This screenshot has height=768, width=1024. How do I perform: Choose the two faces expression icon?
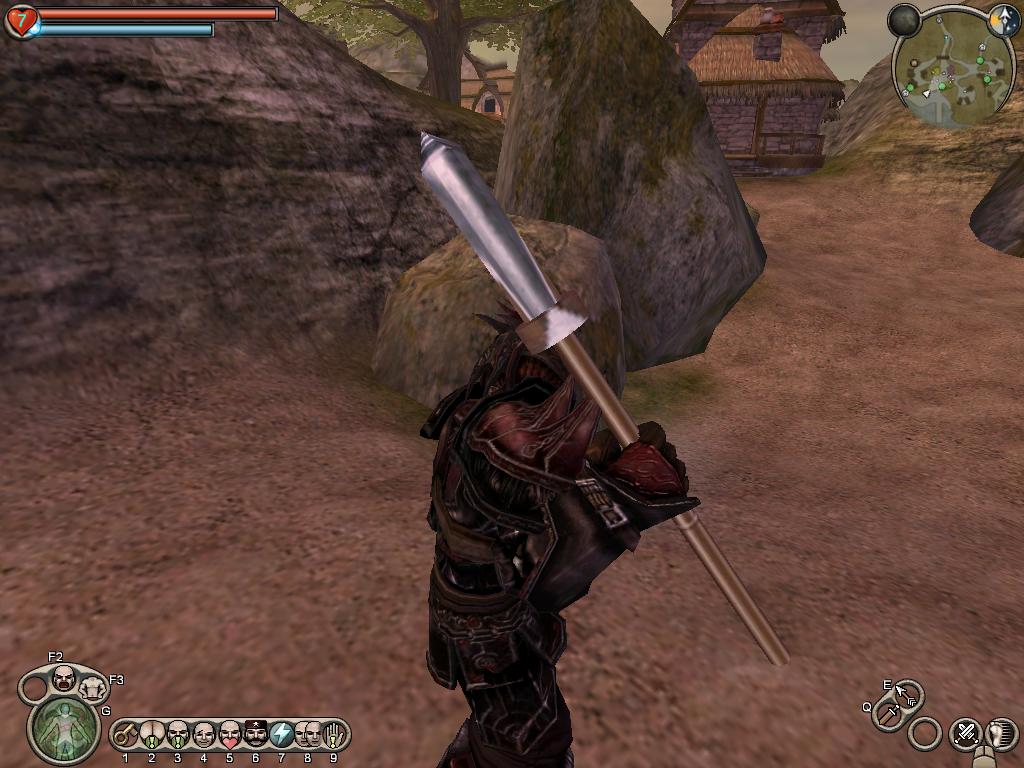307,735
